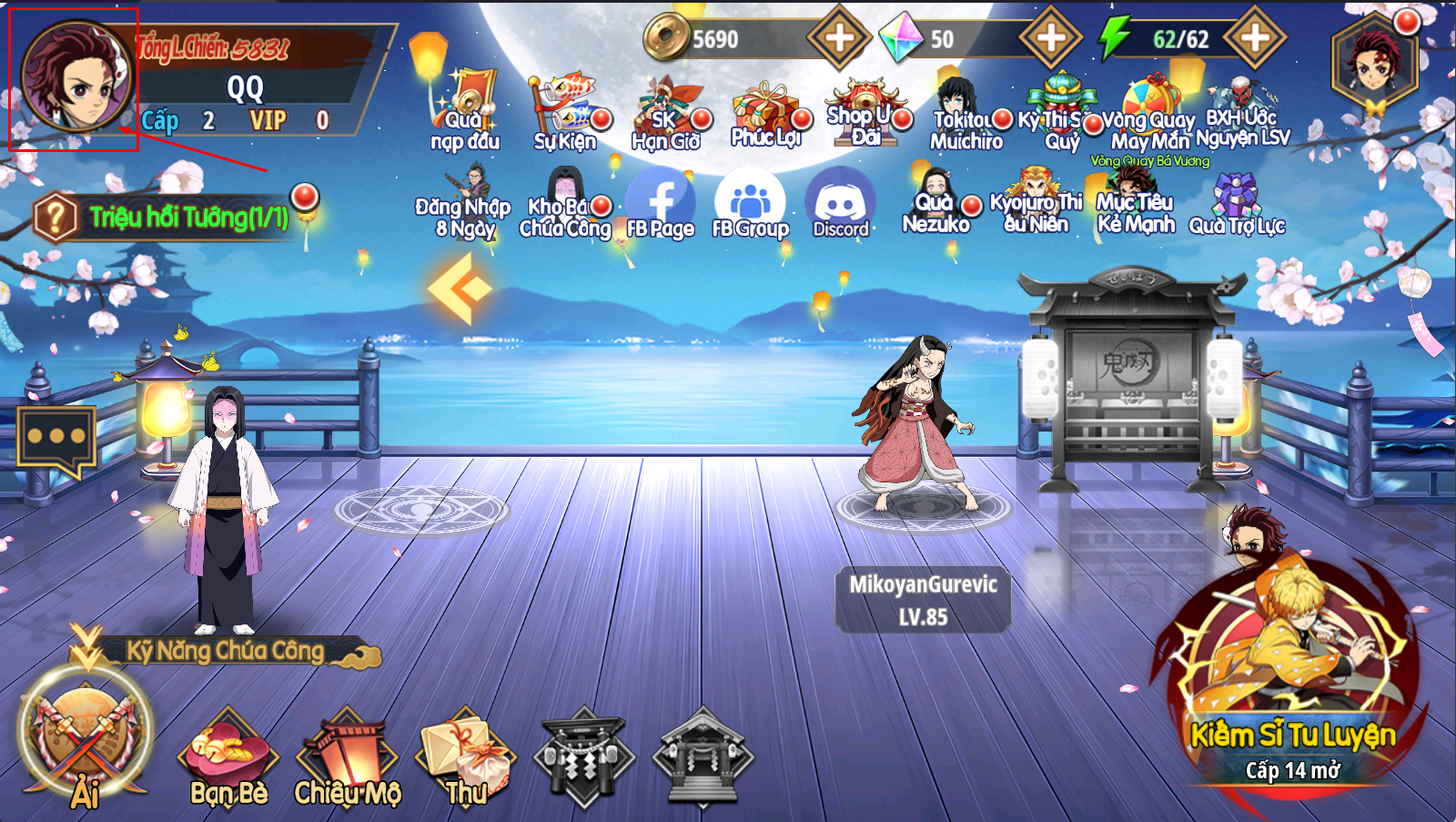Refill energy with the plus button

click(x=1255, y=38)
